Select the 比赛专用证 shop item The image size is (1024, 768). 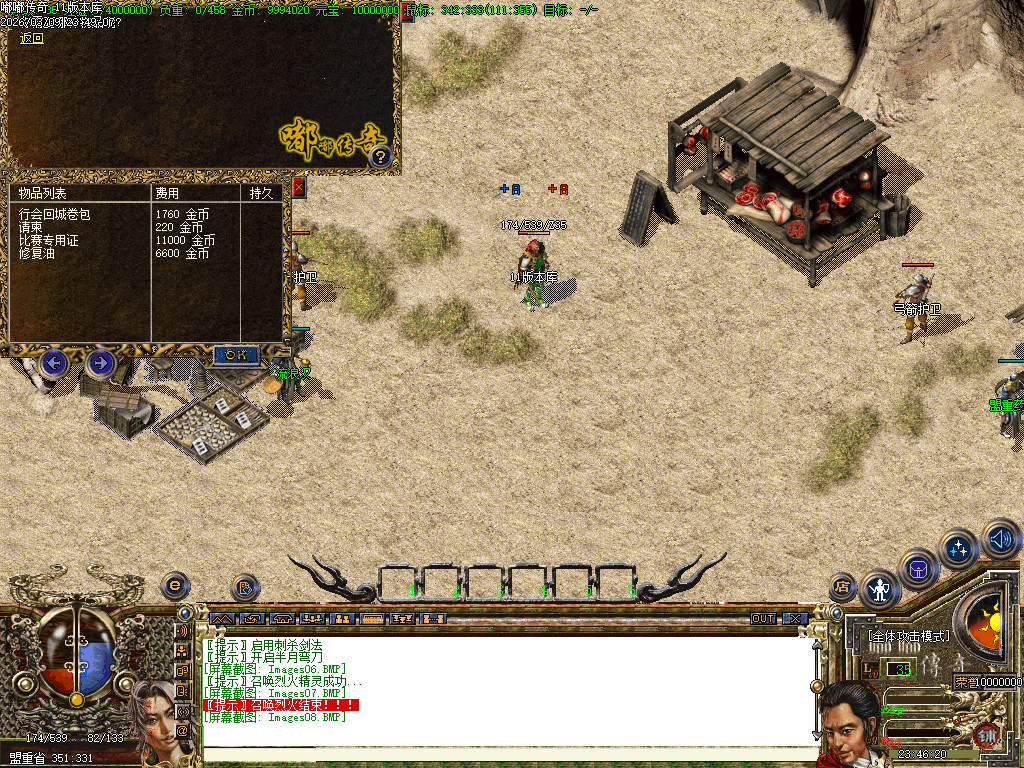pyautogui.click(x=48, y=241)
